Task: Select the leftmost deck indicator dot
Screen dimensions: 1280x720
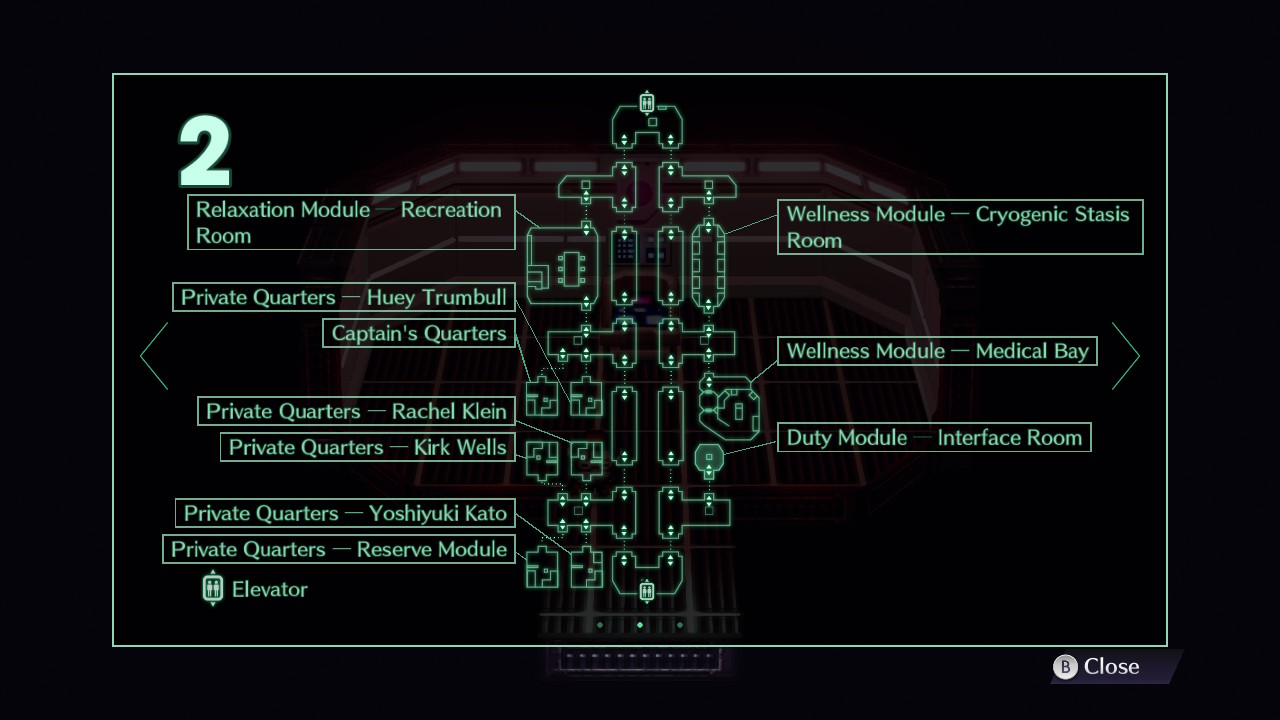Action: 600,625
